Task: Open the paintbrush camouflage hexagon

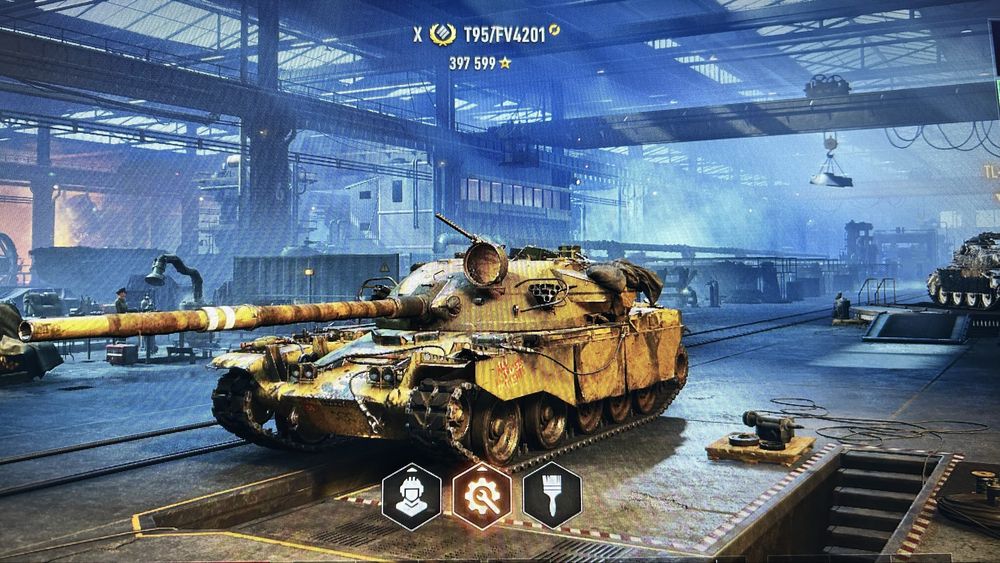Action: pyautogui.click(x=552, y=496)
